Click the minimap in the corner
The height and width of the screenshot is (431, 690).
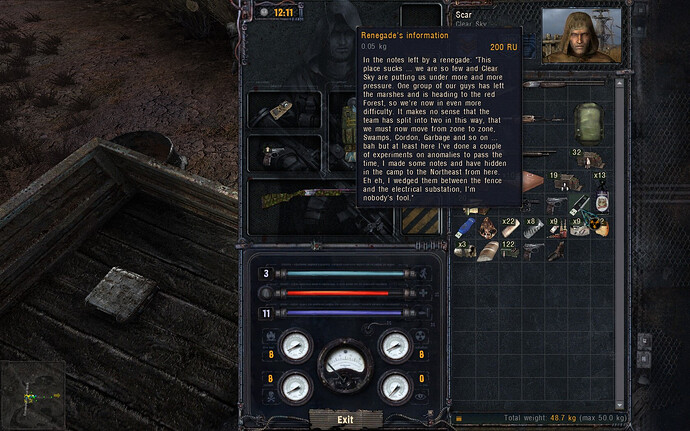(32, 397)
